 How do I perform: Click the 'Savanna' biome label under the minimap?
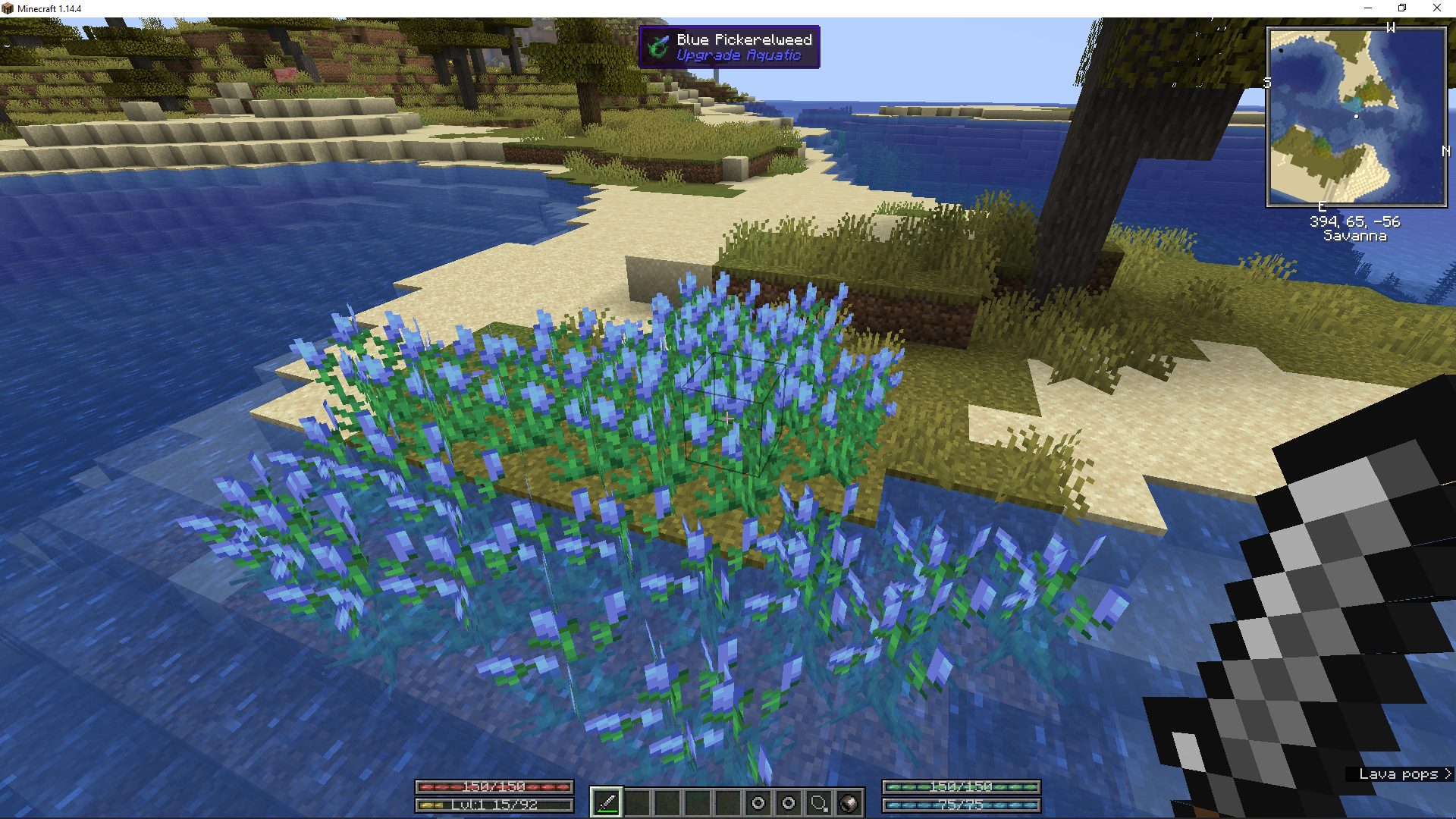pyautogui.click(x=1356, y=235)
